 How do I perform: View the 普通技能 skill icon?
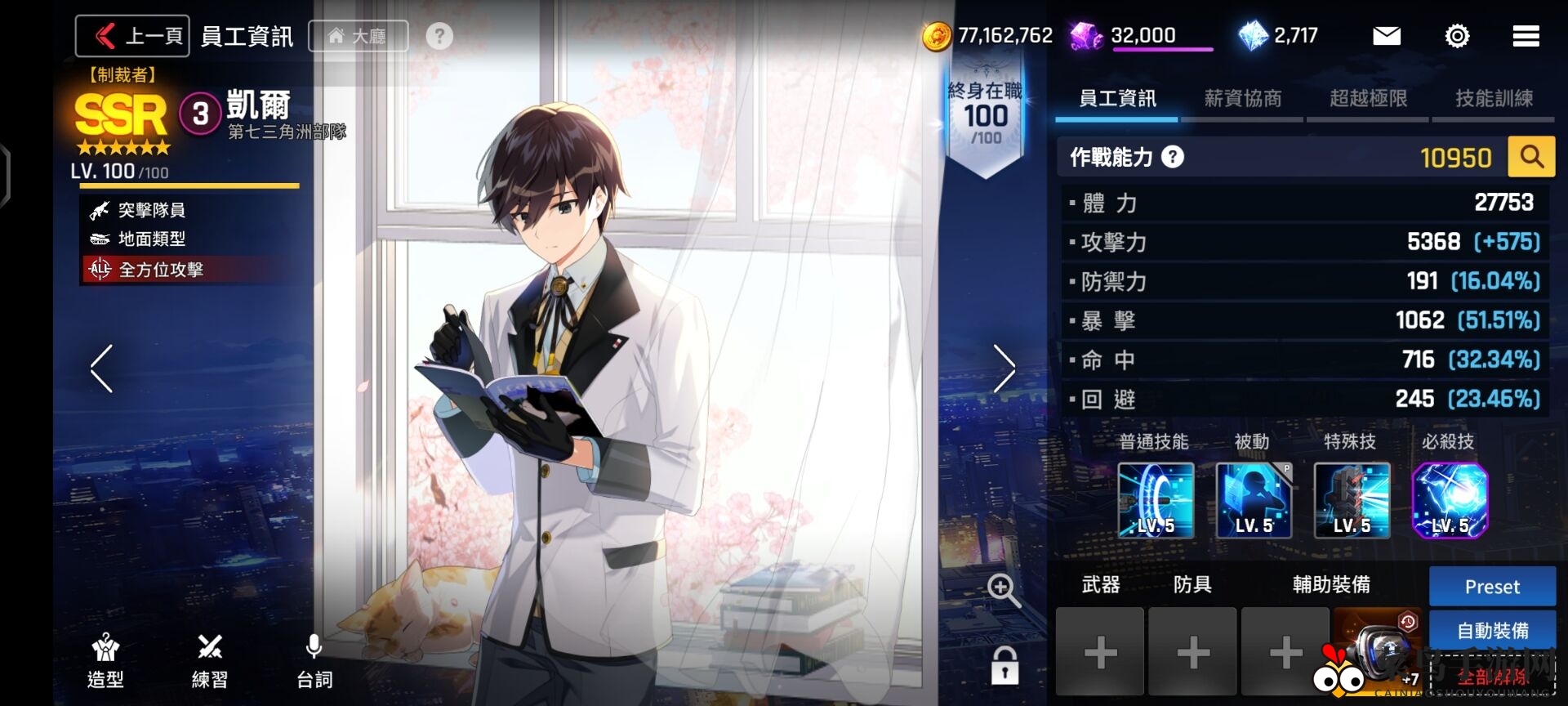coord(1156,500)
